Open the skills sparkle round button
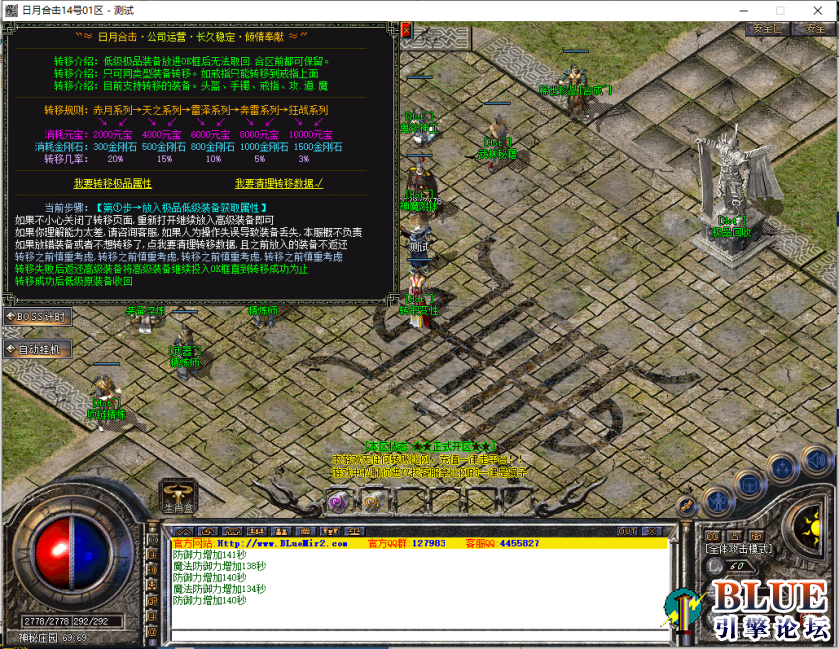This screenshot has width=839, height=649. click(783, 469)
